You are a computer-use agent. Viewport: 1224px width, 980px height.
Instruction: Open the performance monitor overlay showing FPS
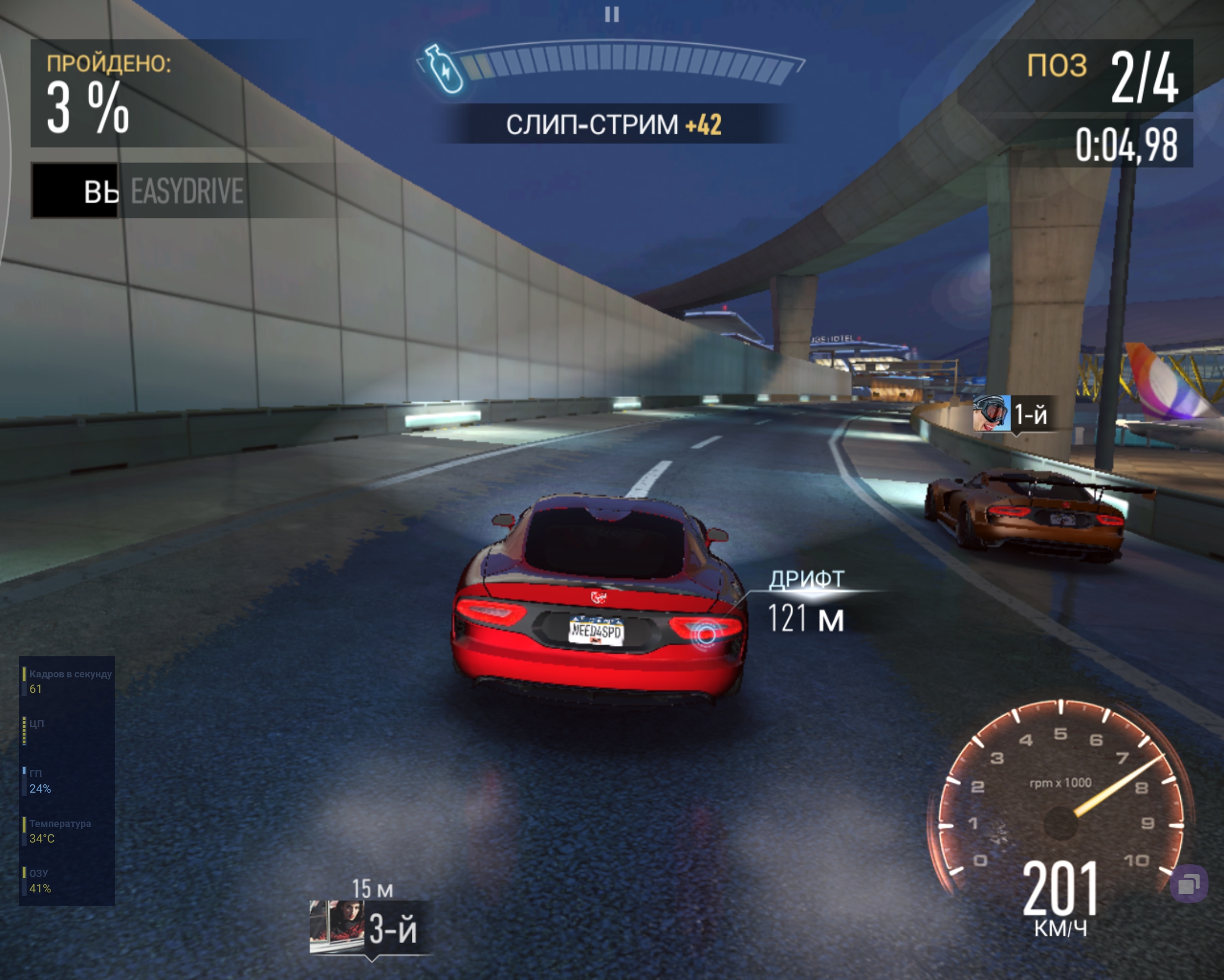coord(67,780)
